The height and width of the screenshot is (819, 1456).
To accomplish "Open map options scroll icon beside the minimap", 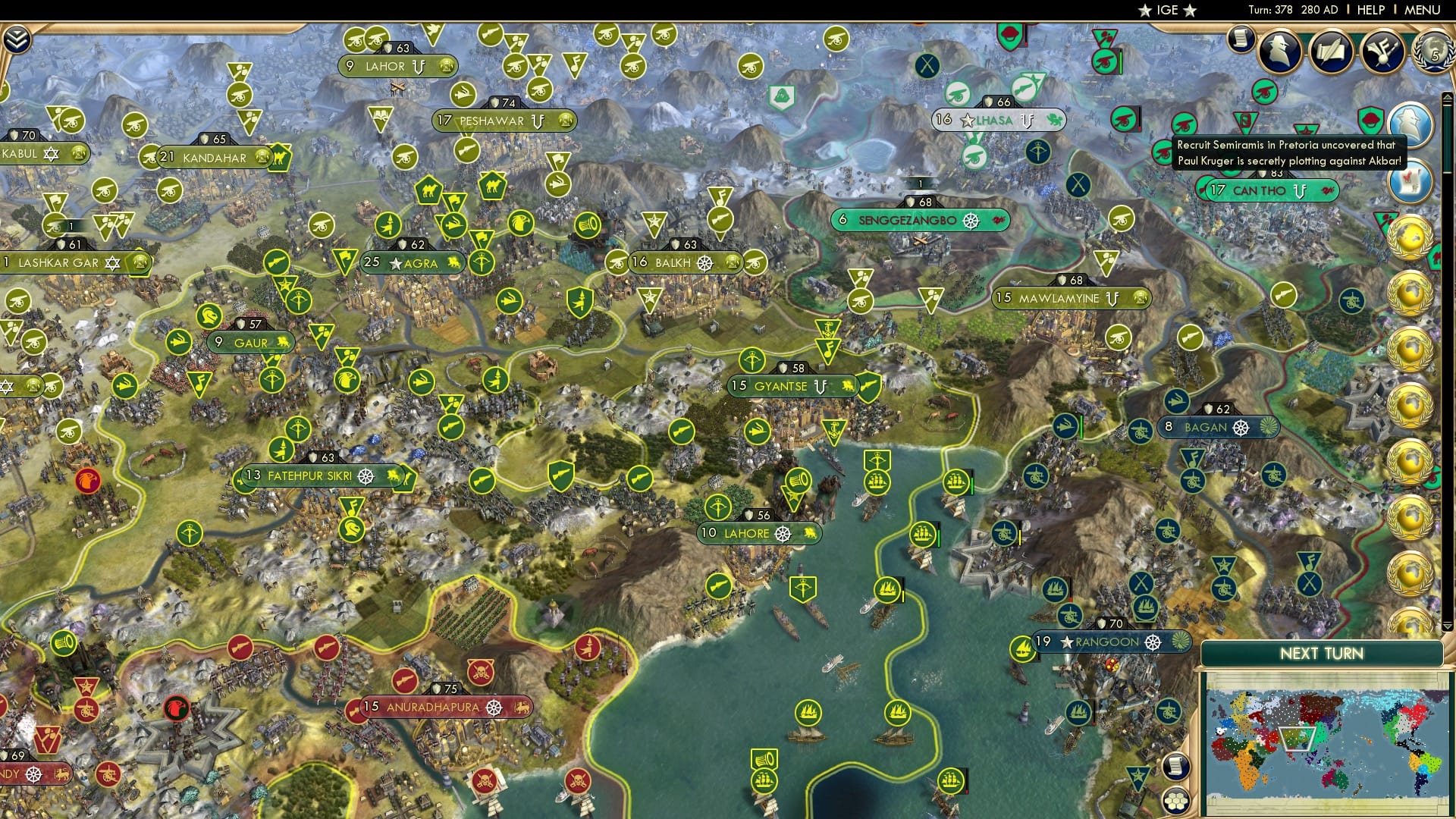I will (1177, 767).
